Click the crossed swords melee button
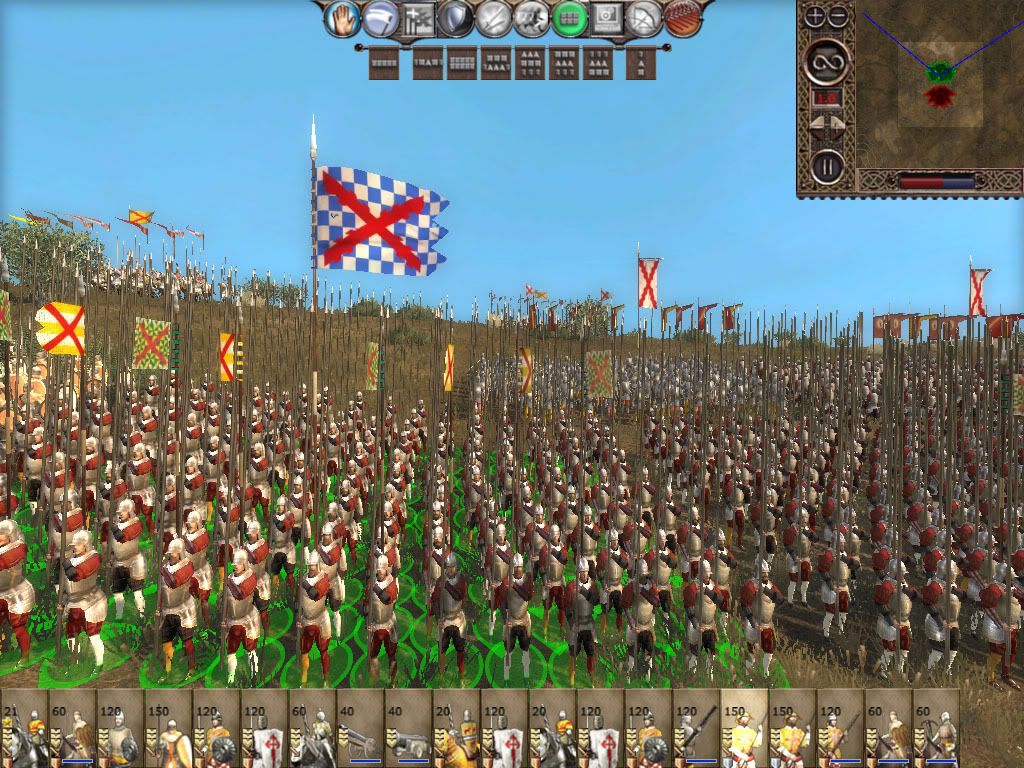 pyautogui.click(x=493, y=18)
